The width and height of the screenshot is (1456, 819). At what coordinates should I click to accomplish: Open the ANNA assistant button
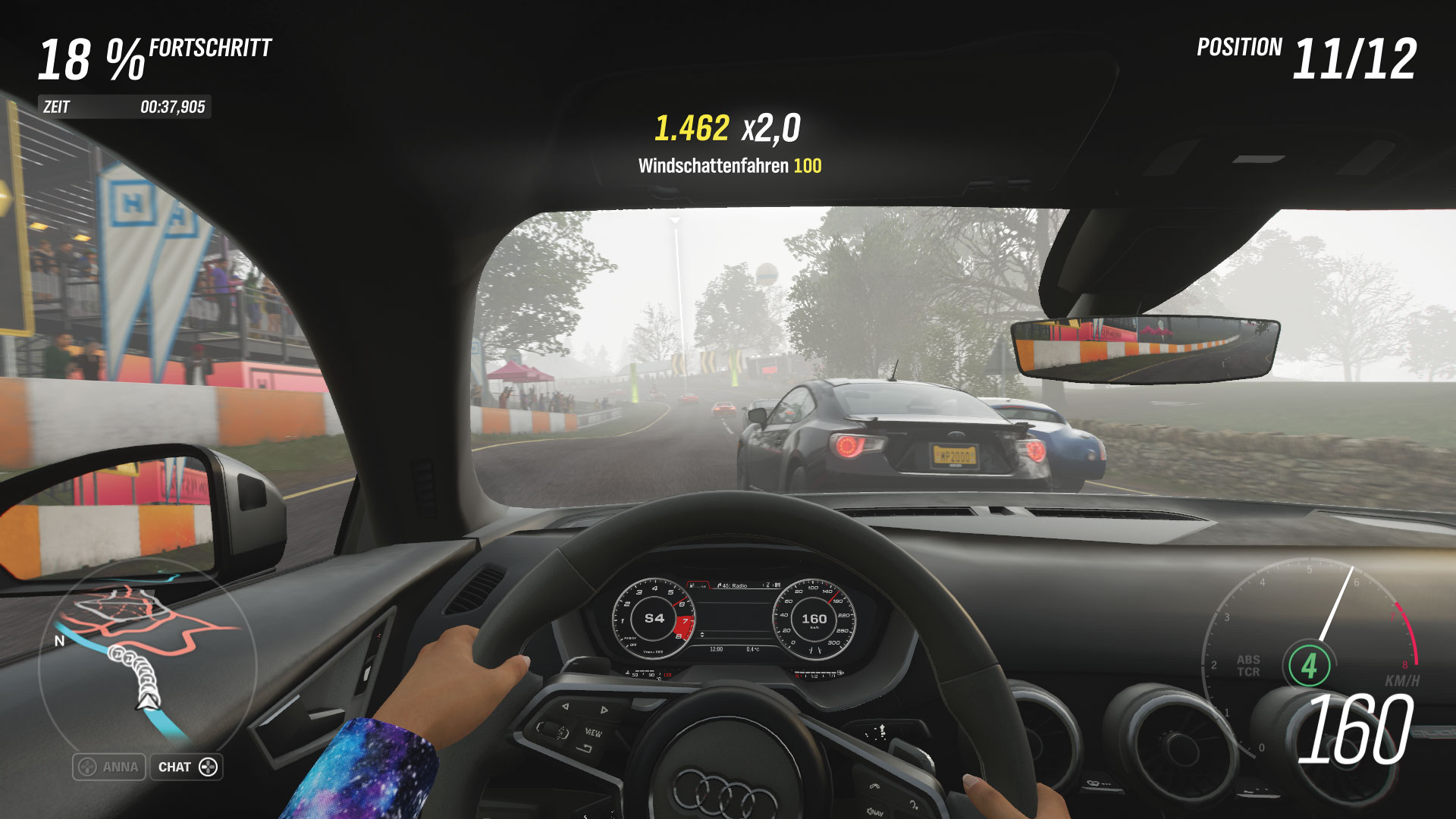[109, 767]
